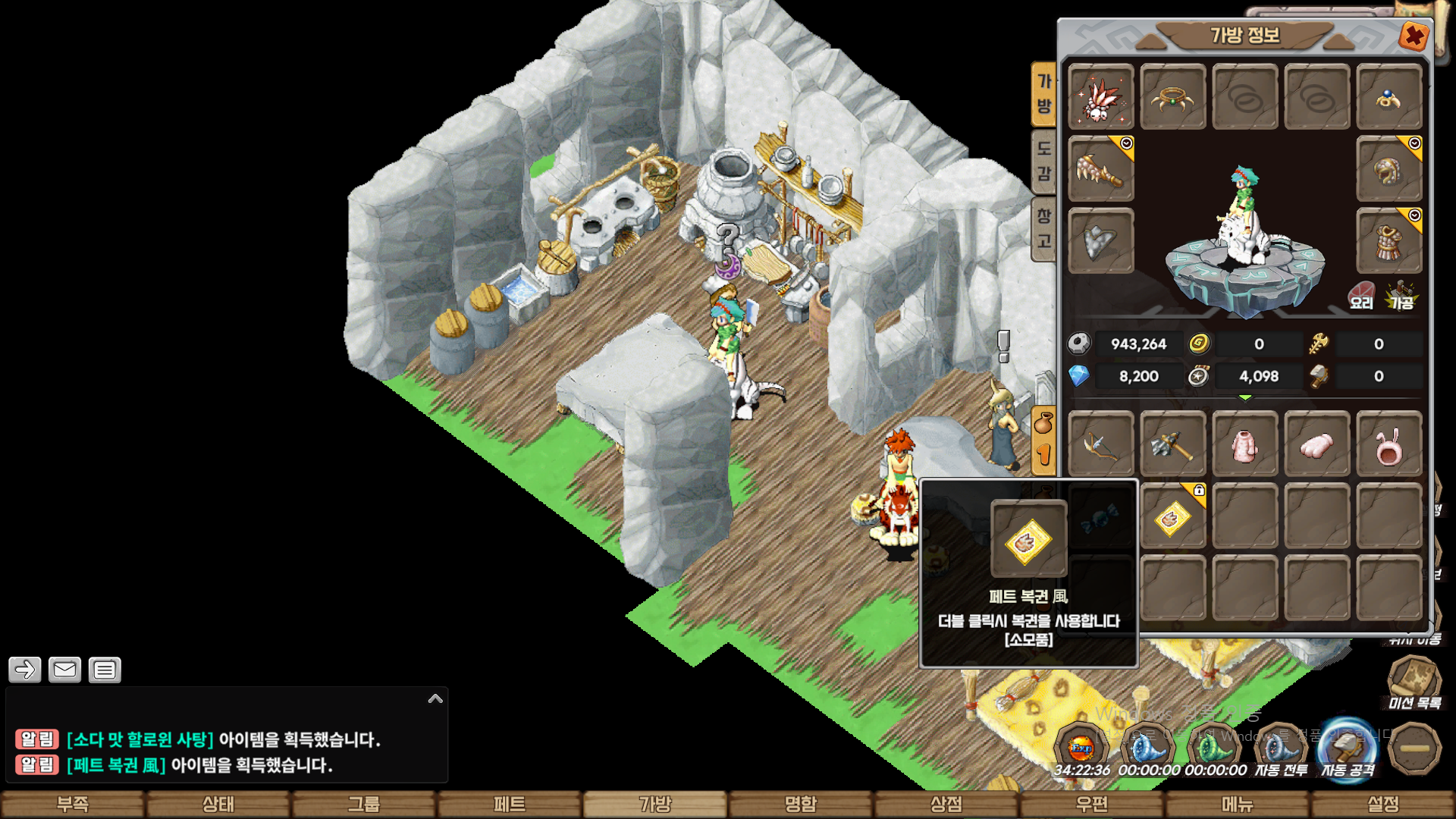Select the pink rabbit hat item
Screen dimensions: 1456x819
(x=1389, y=446)
